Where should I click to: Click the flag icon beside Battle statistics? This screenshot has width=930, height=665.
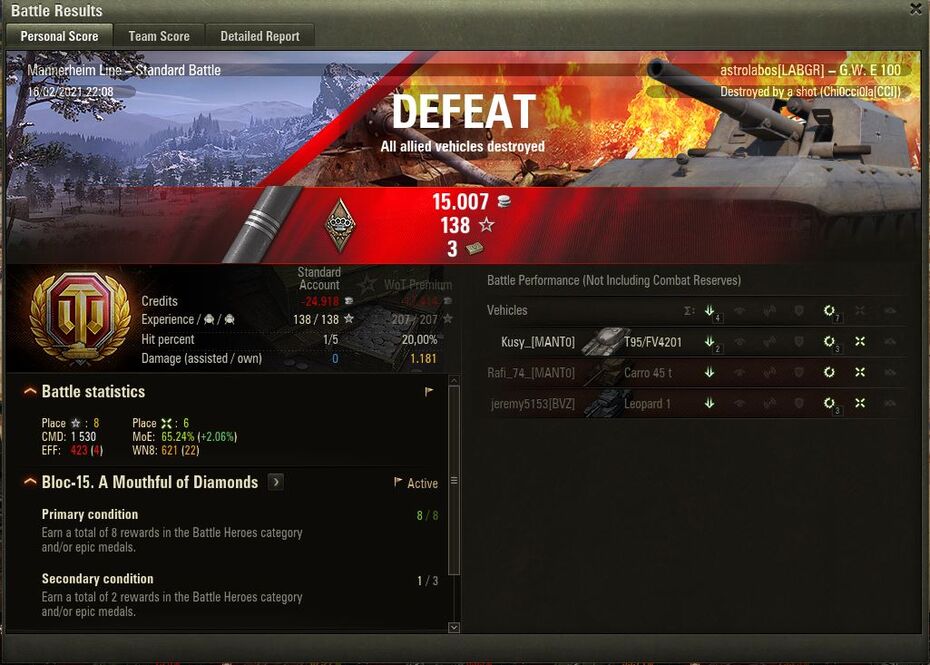(429, 392)
